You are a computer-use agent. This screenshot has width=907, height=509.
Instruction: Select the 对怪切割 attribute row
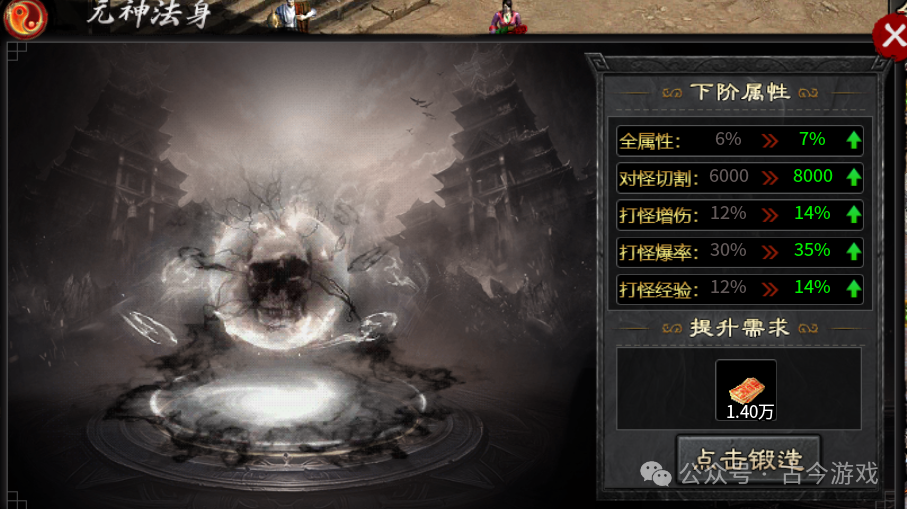(x=739, y=177)
